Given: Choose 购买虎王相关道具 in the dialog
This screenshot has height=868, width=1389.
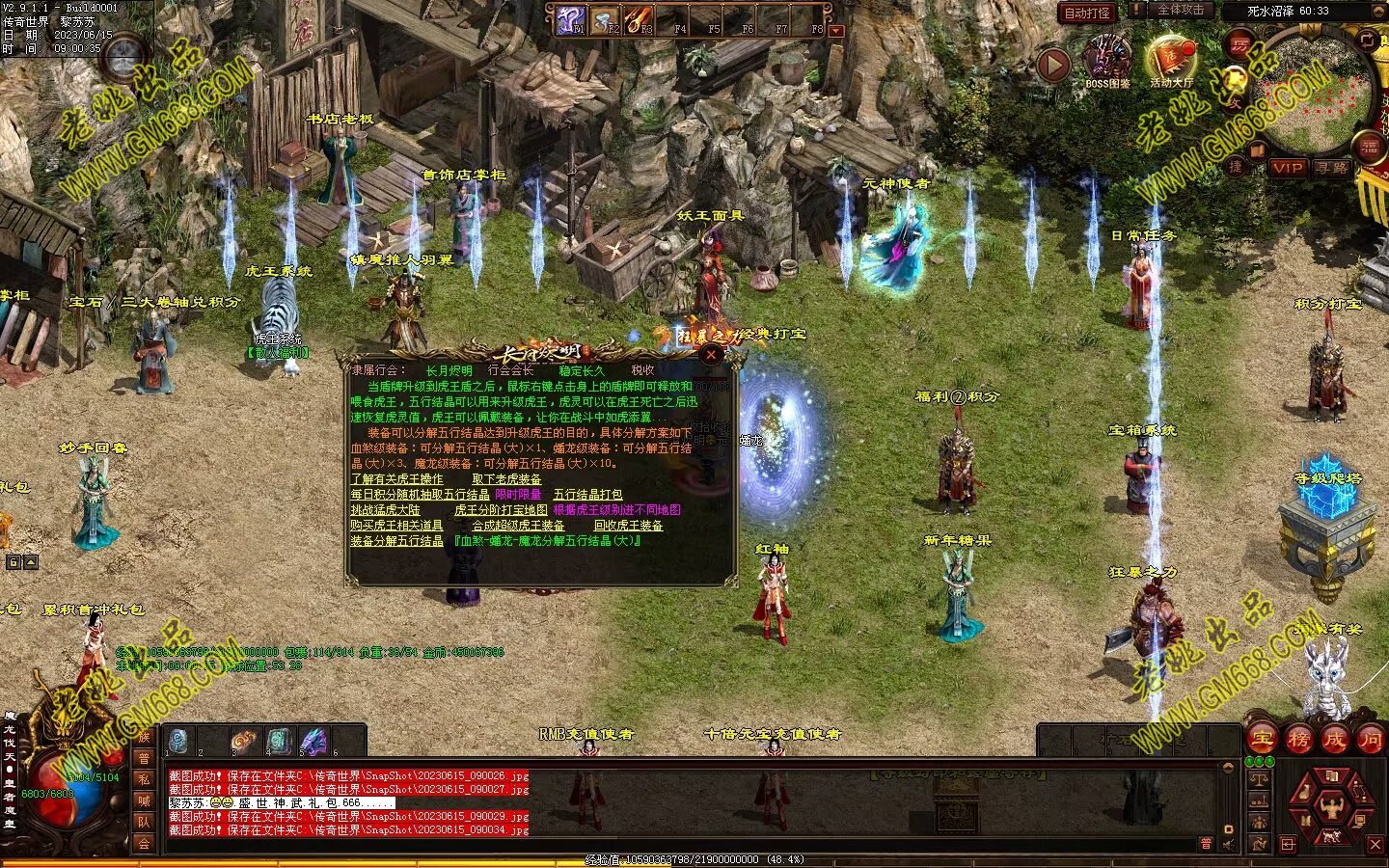Looking at the screenshot, I should 396,526.
